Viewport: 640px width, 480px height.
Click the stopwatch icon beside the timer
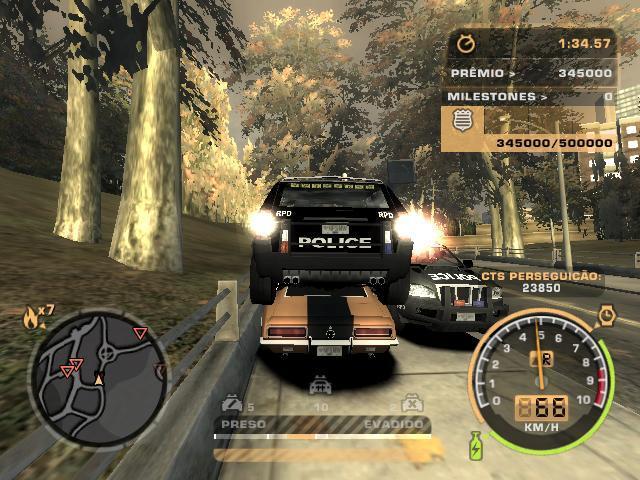point(465,43)
